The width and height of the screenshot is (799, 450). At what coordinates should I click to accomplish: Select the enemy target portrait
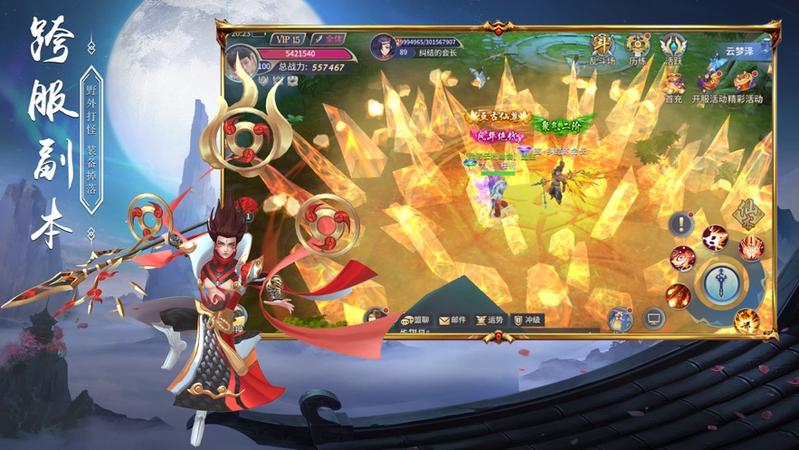pos(384,46)
